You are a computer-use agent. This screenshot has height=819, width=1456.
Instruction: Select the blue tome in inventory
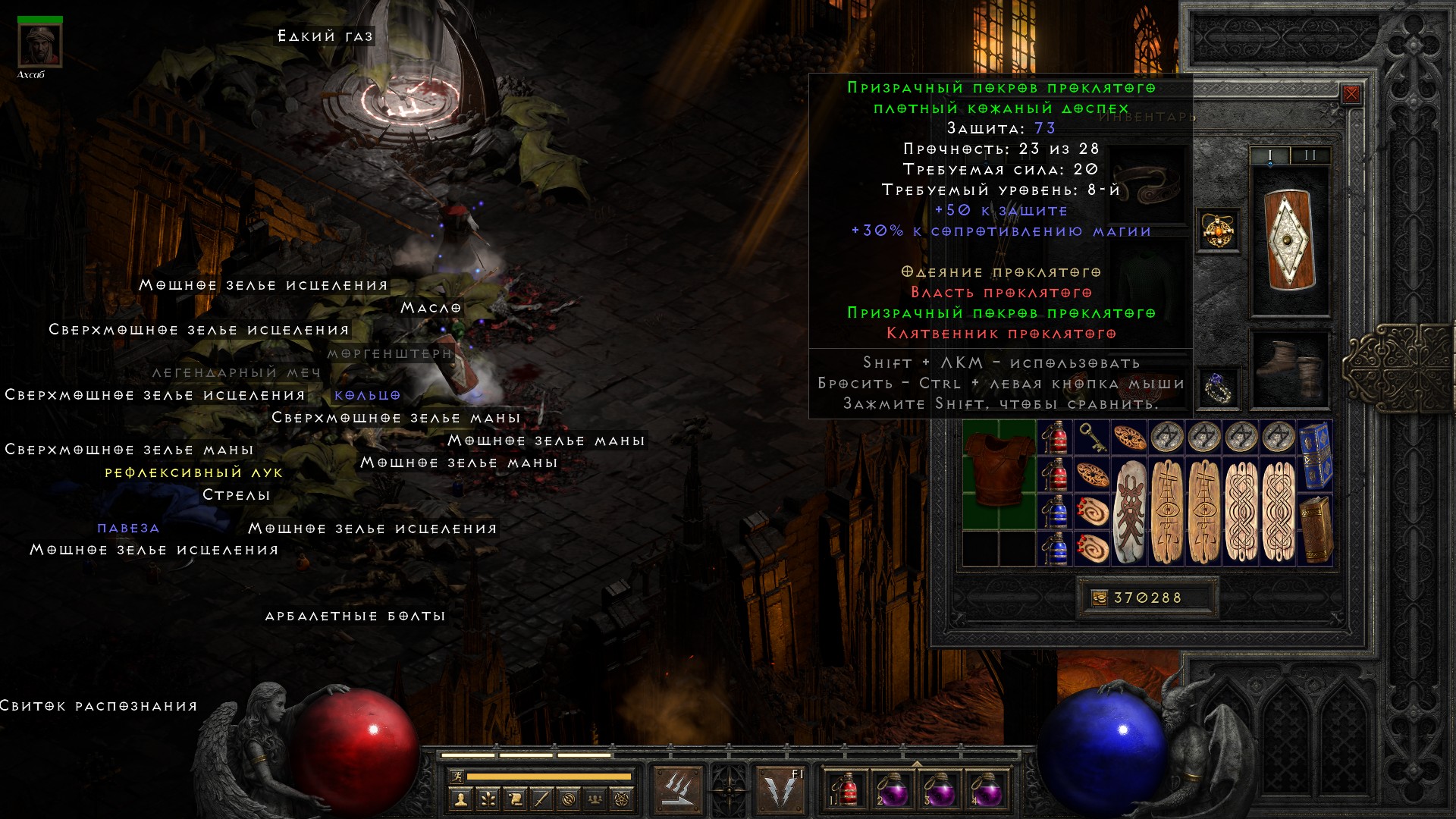point(1315,455)
